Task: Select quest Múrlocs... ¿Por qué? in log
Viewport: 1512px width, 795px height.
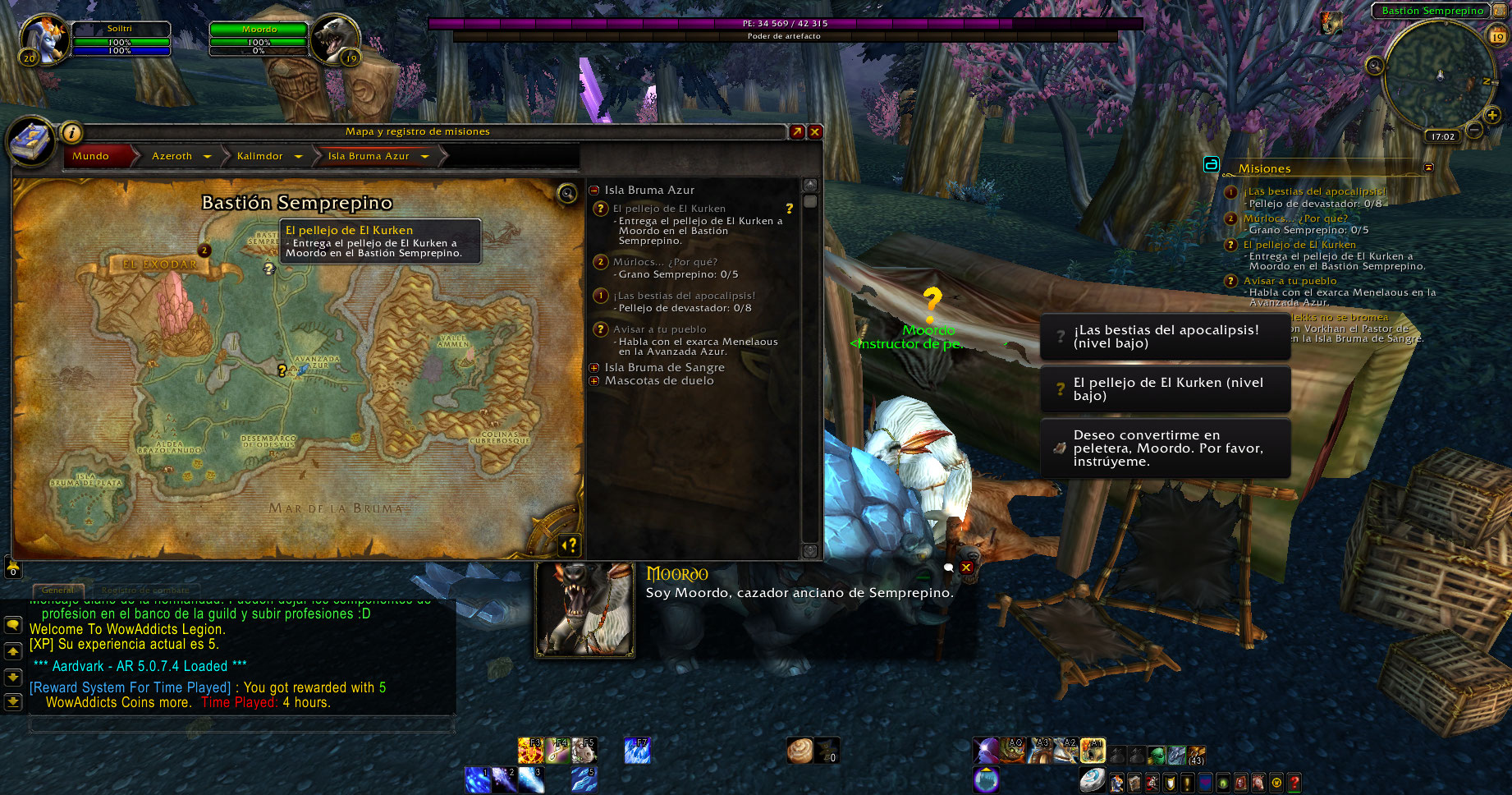Action: coord(665,262)
